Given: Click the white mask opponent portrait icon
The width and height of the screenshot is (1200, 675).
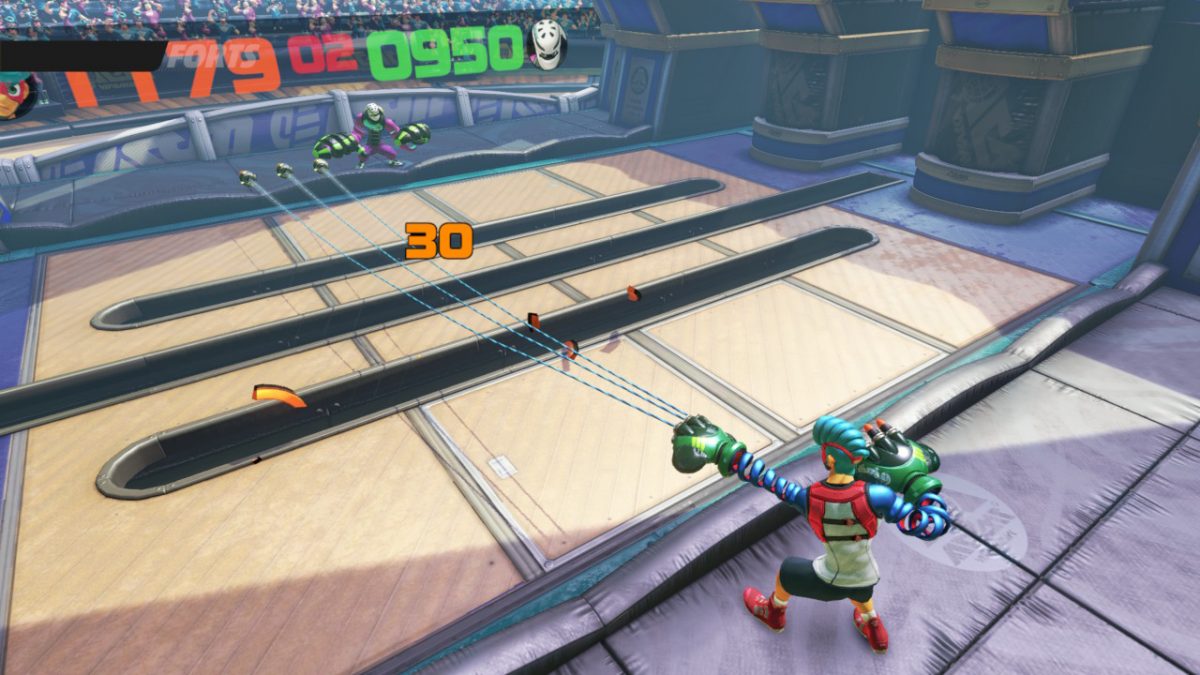Looking at the screenshot, I should pos(548,45).
